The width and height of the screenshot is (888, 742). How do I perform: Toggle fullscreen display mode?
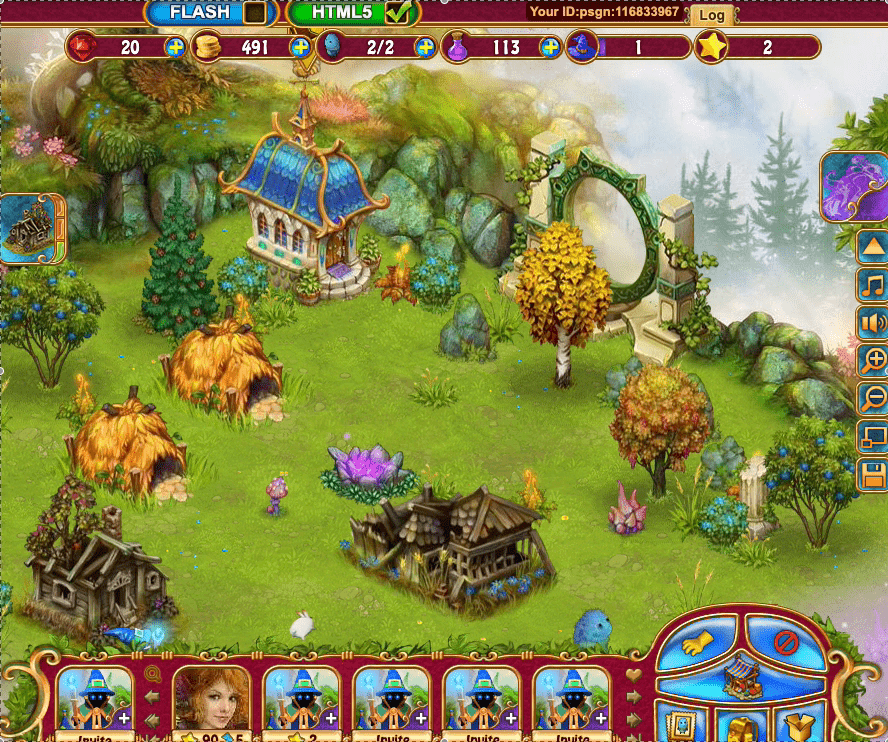tap(873, 436)
